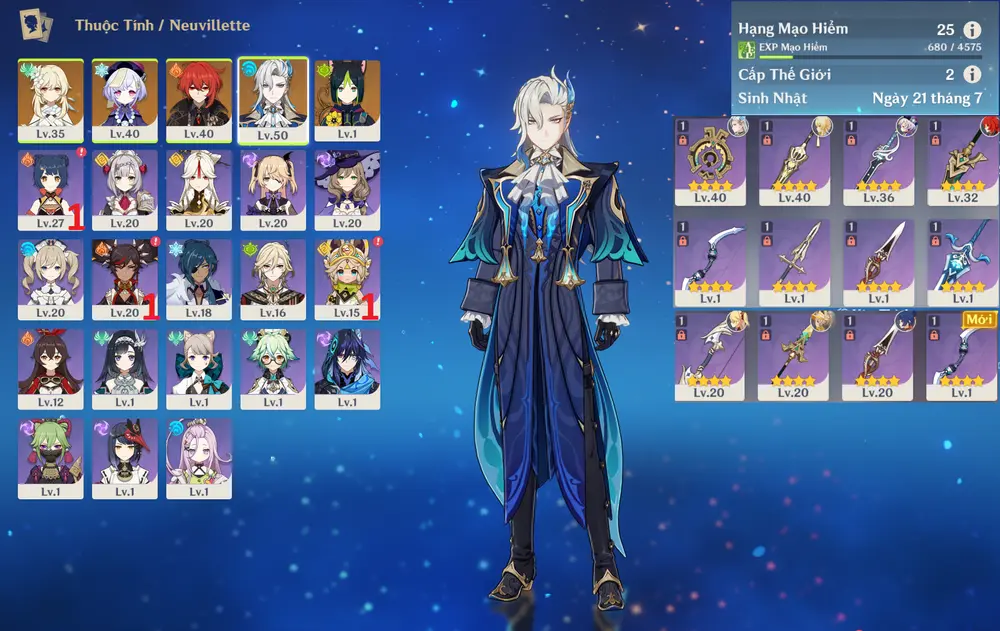
Task: Show Adventure Rank info via the i icon
Action: (x=971, y=30)
